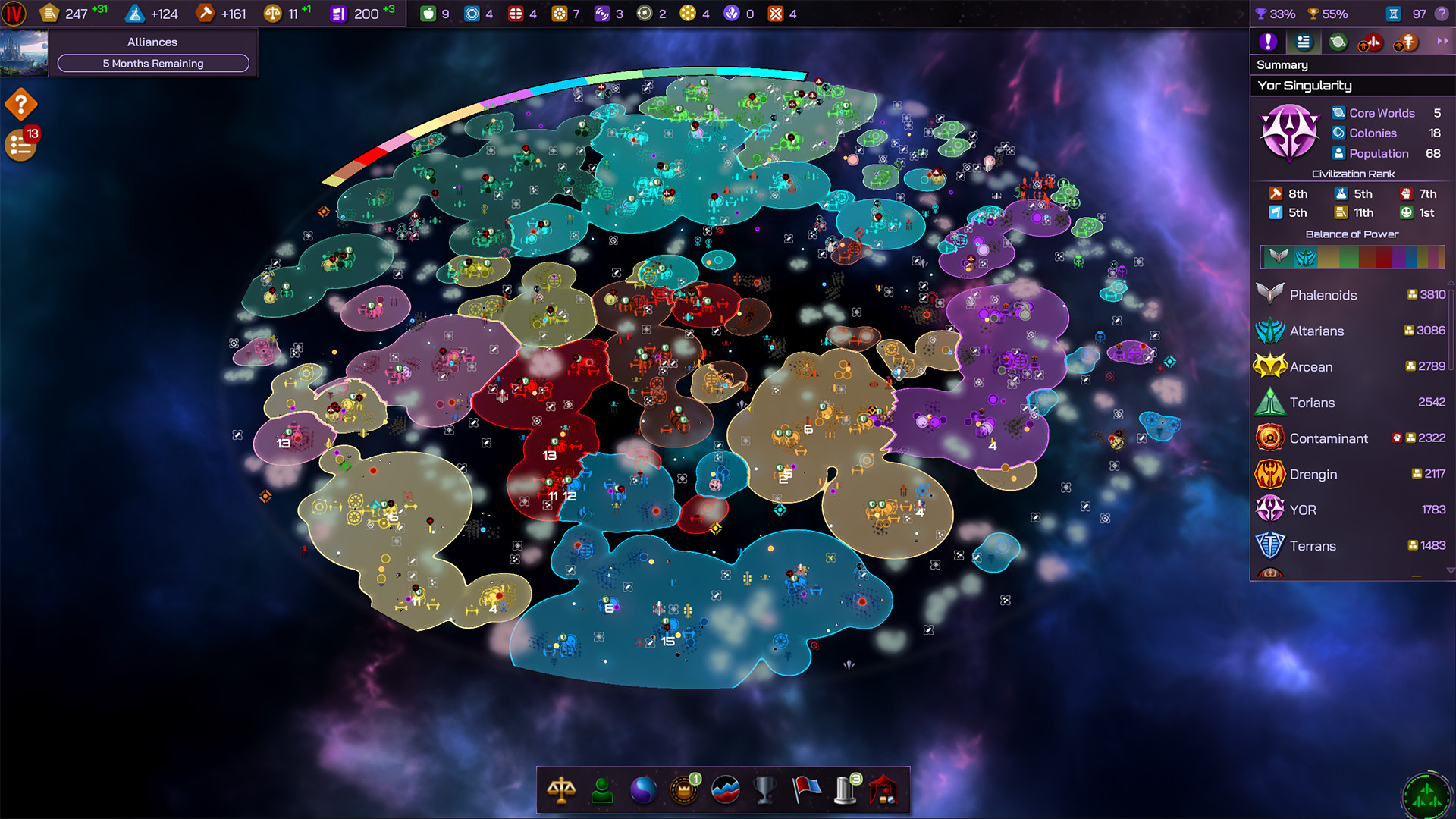Screen dimensions: 1456x819
Task: Click the pedestal icon with green badge 3
Action: [846, 790]
